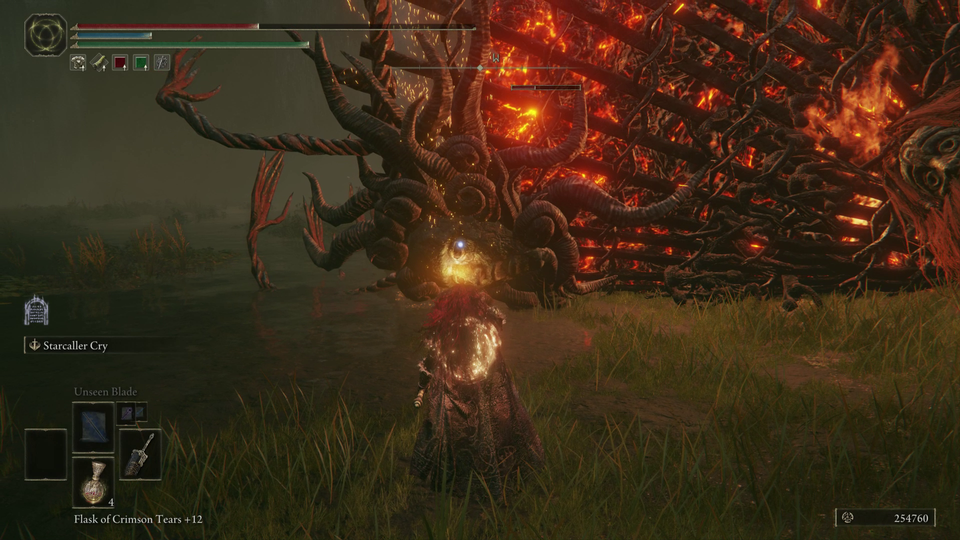
Task: Click the glowing triple-ring emblem
Action: click(46, 34)
